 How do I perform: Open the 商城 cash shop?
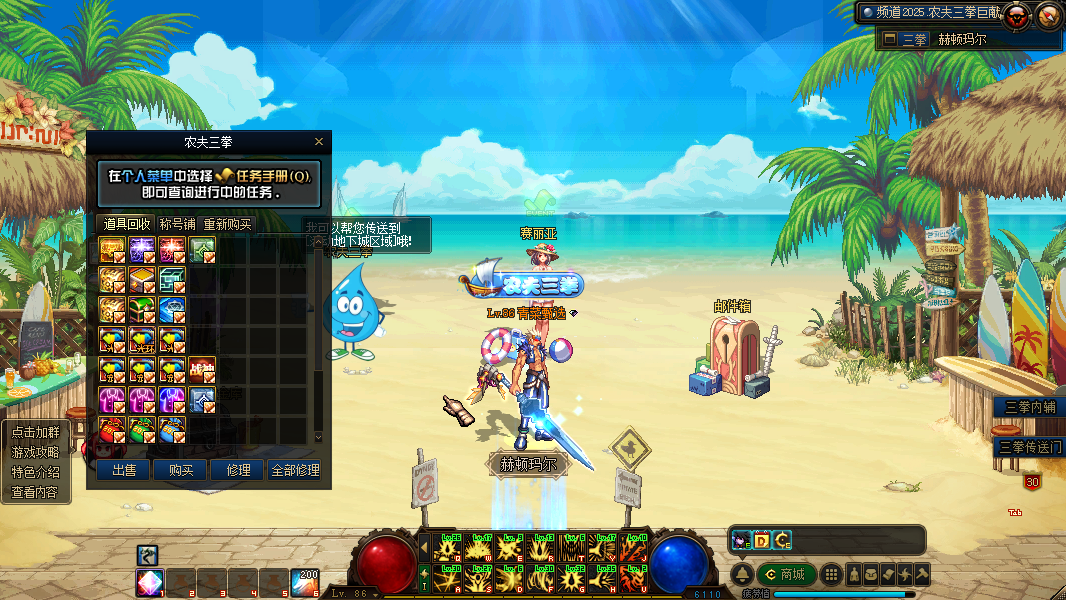pos(785,574)
